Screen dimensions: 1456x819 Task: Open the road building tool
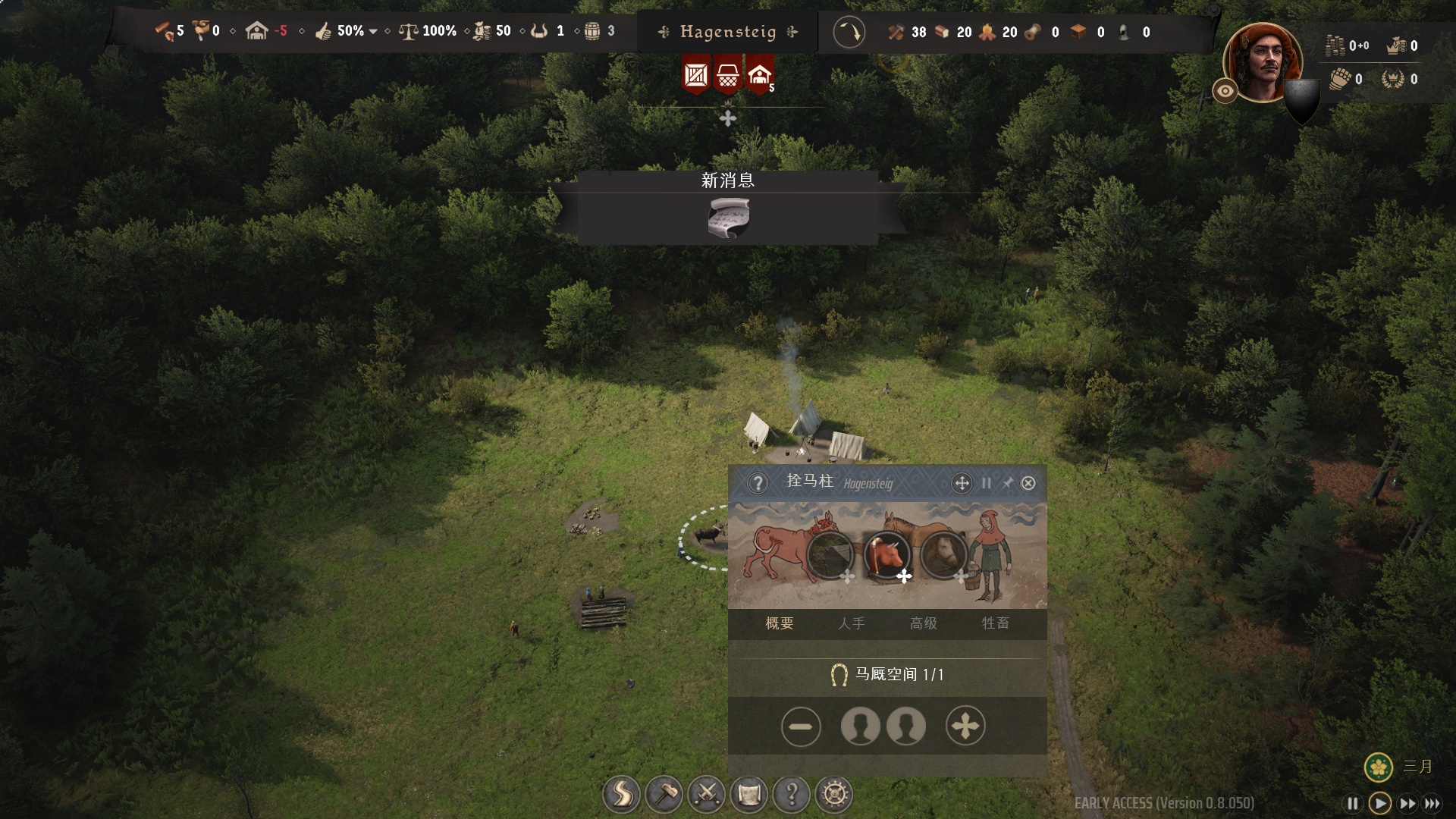[621, 795]
